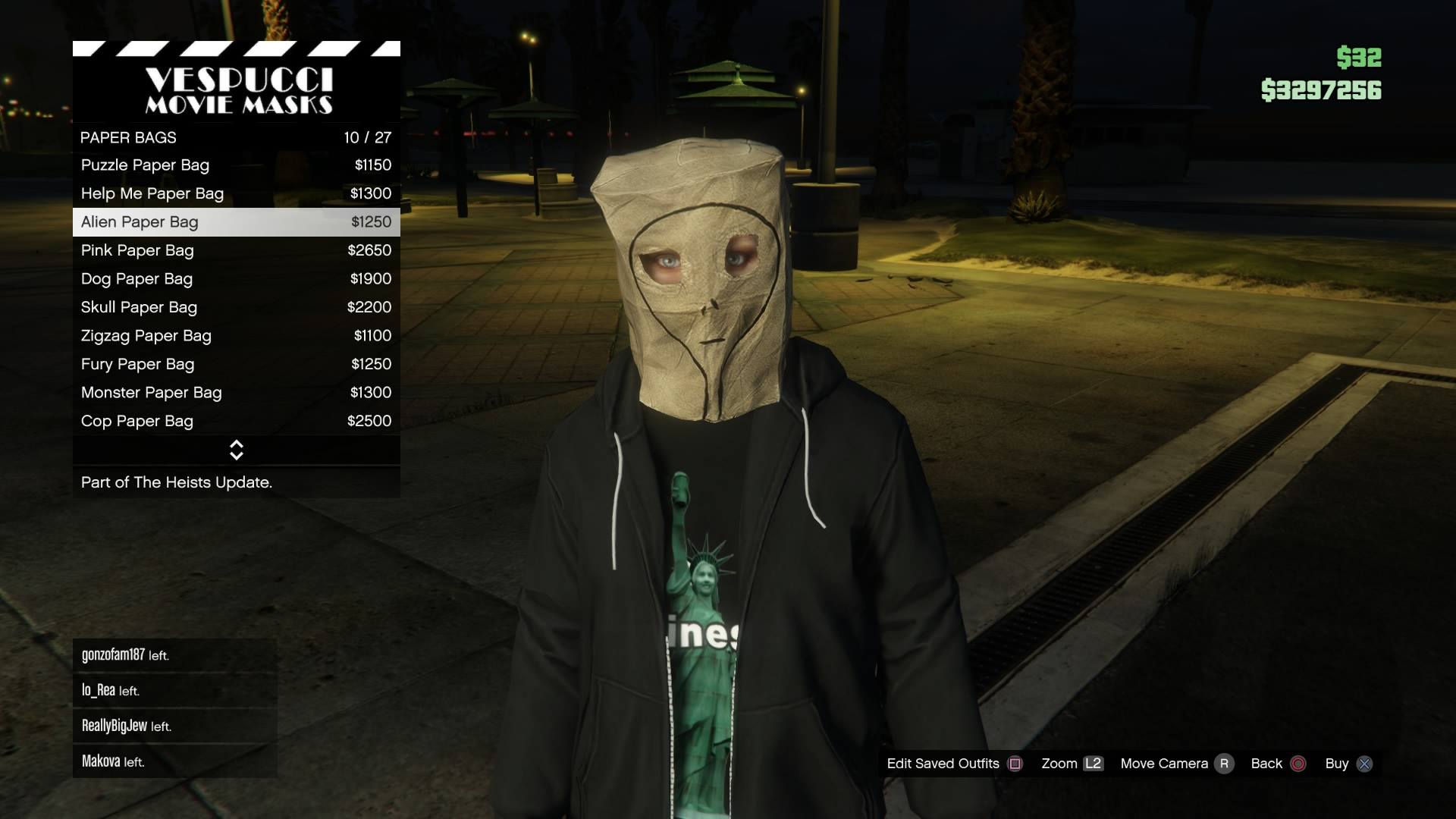Choose the Monster Paper Bag
The width and height of the screenshot is (1456, 819).
236,393
